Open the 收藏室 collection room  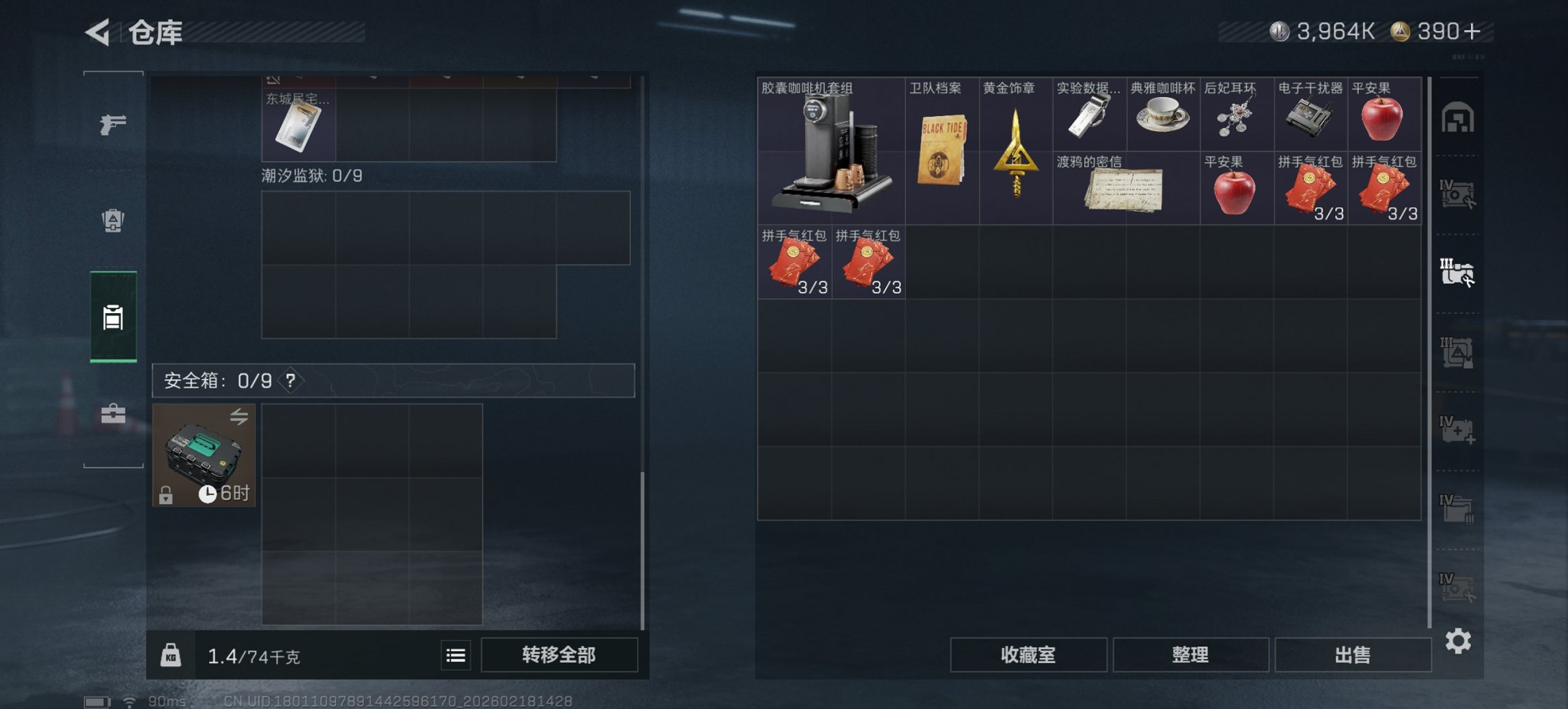tap(1029, 654)
